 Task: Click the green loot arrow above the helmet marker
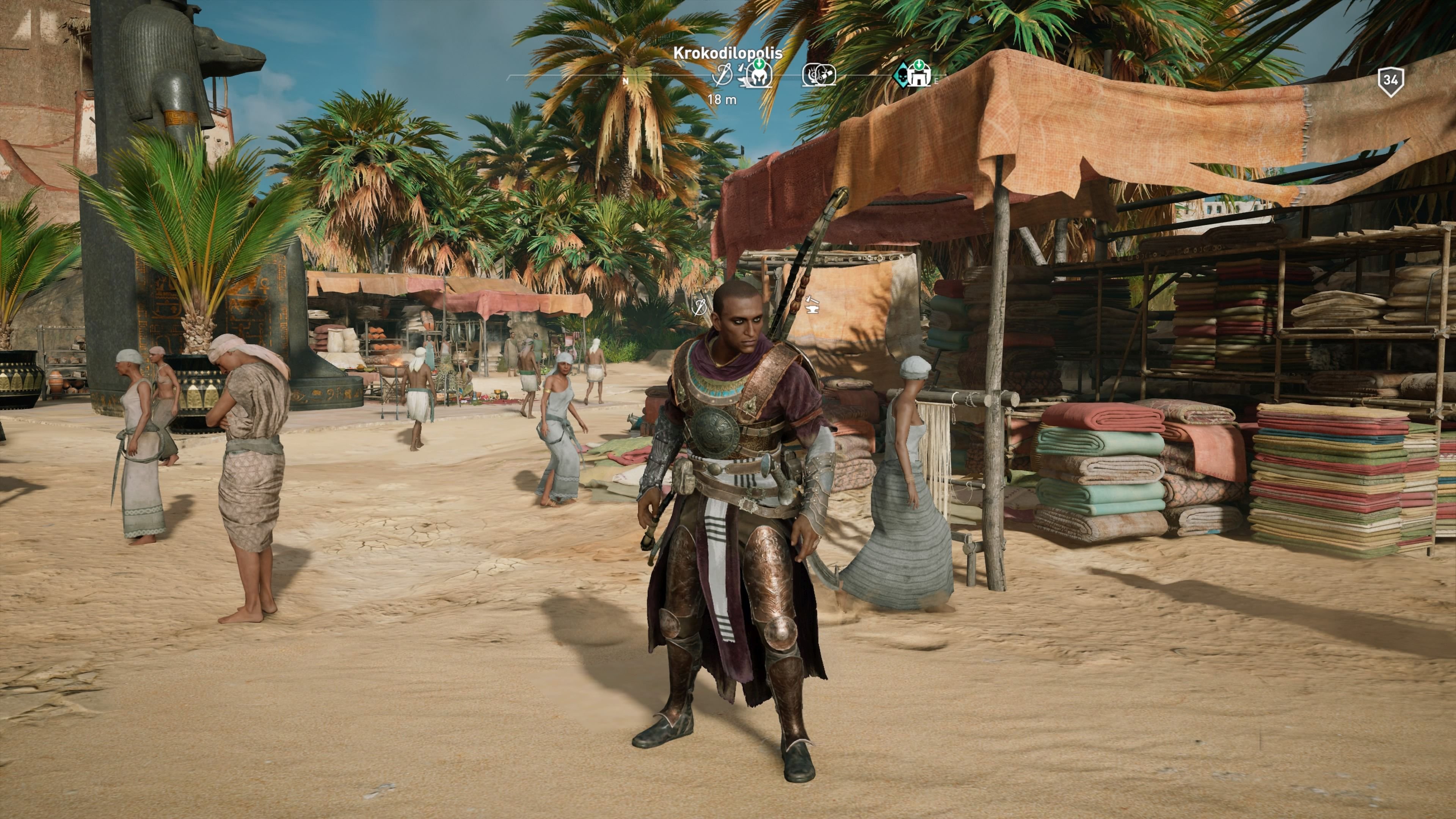pos(759,64)
